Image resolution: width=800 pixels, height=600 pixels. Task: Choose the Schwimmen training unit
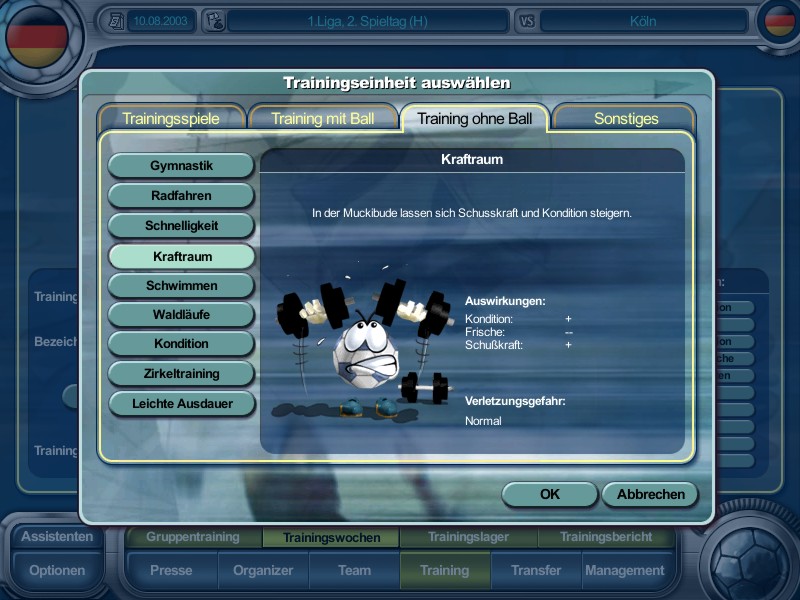181,285
